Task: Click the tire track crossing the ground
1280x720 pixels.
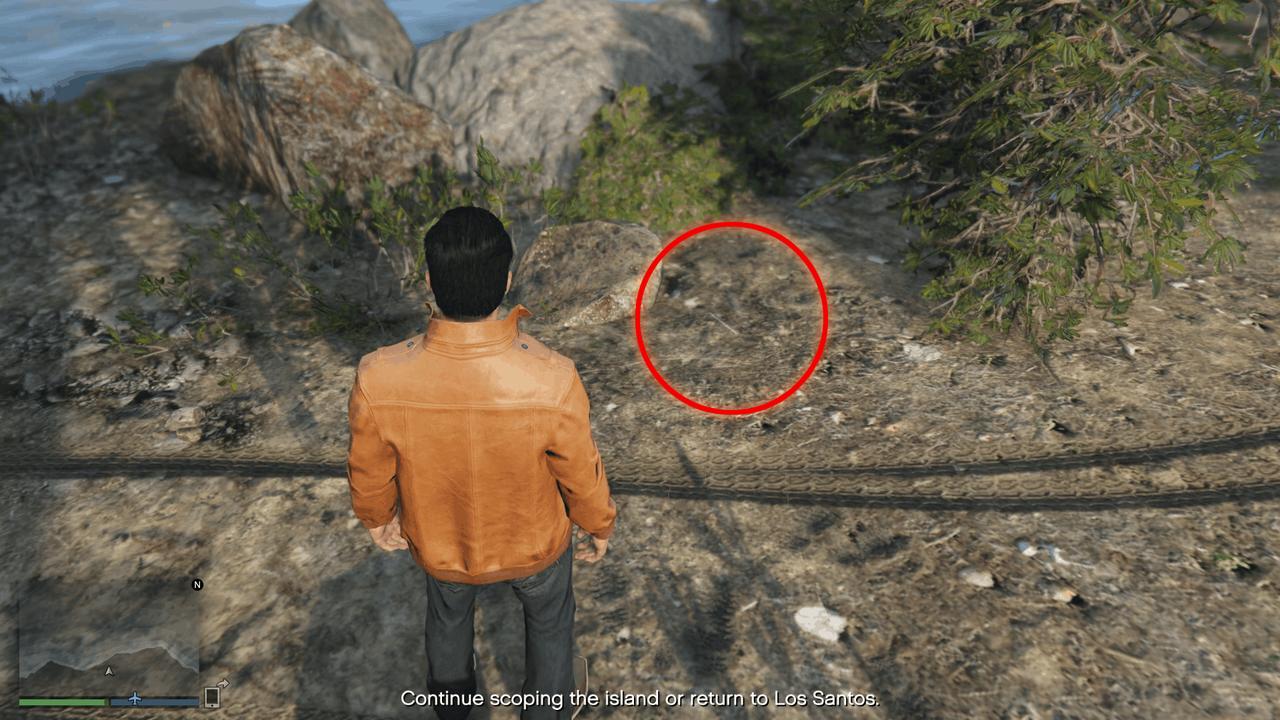Action: point(850,480)
